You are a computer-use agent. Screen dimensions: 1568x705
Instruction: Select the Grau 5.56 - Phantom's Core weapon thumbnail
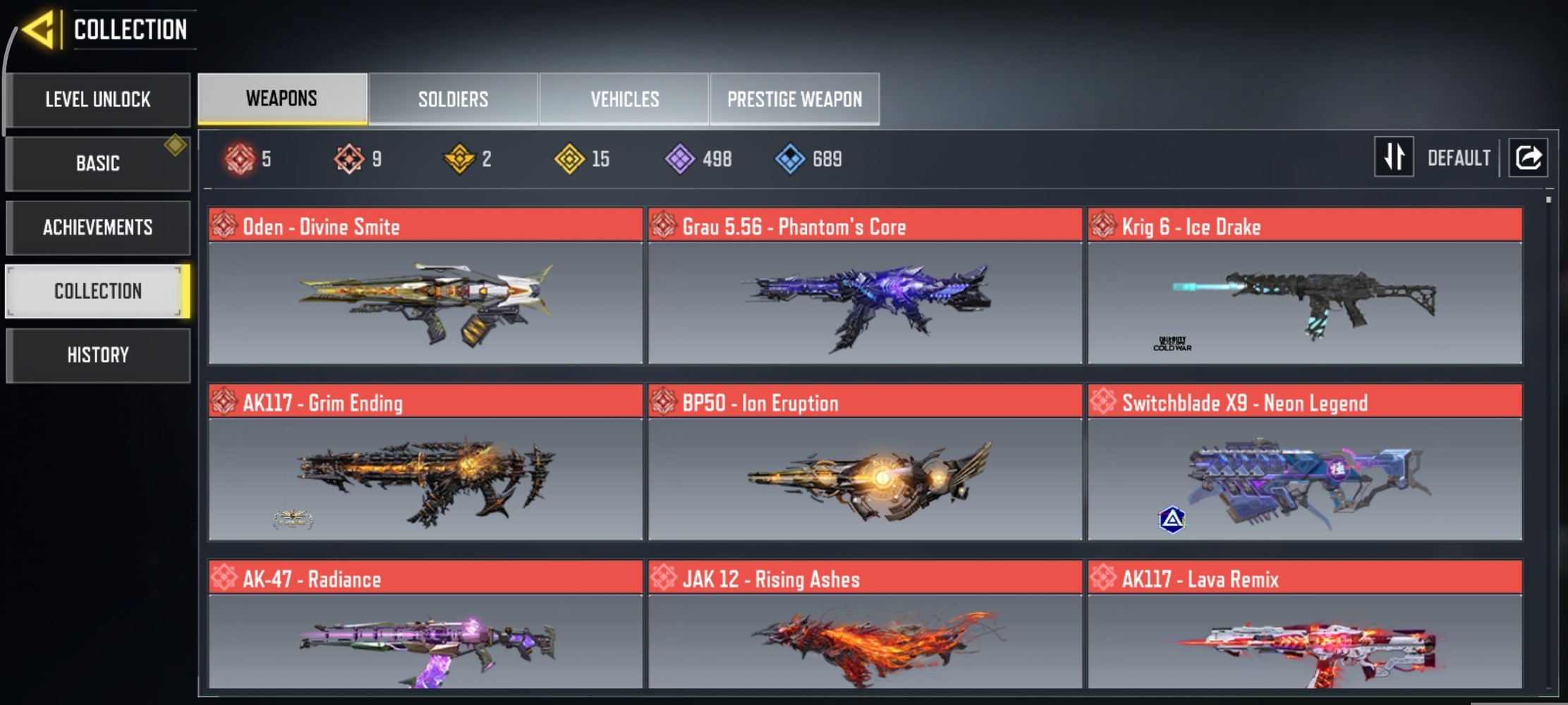coord(864,303)
